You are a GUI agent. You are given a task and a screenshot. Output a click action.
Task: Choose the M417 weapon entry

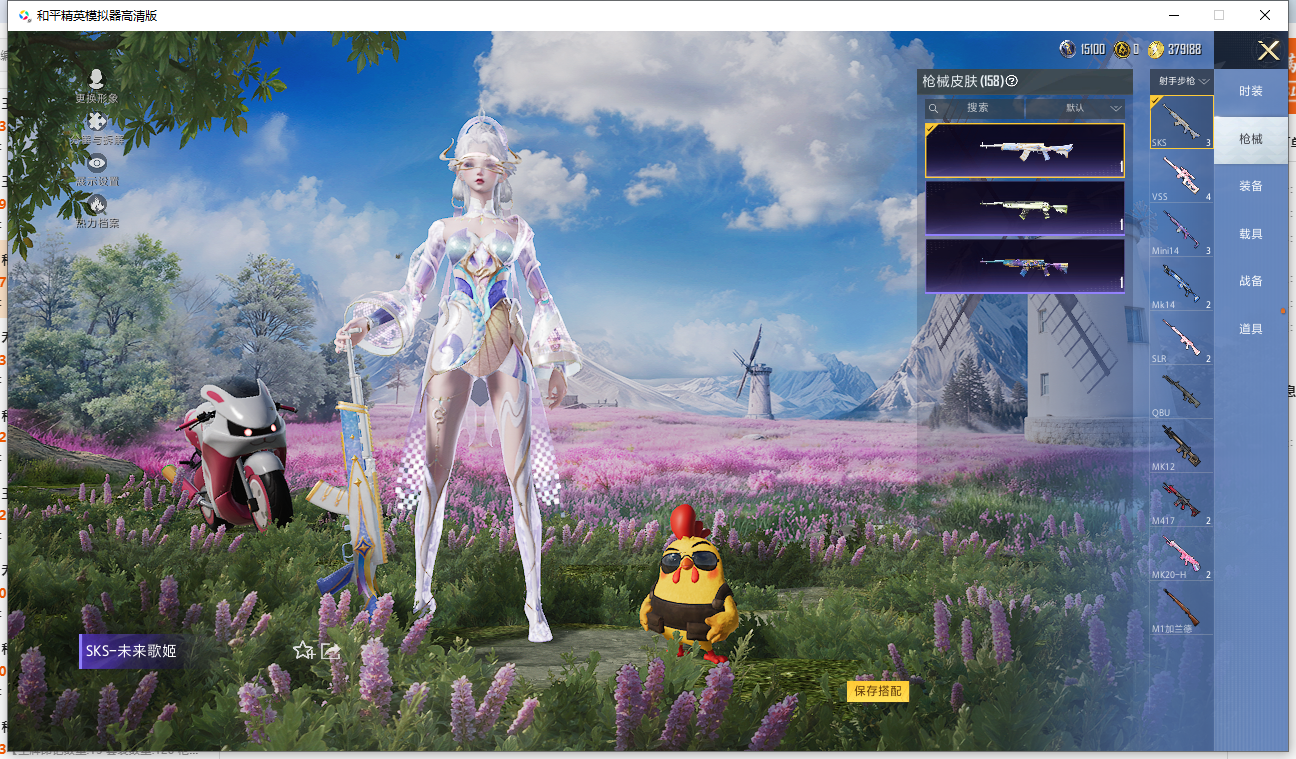1181,500
